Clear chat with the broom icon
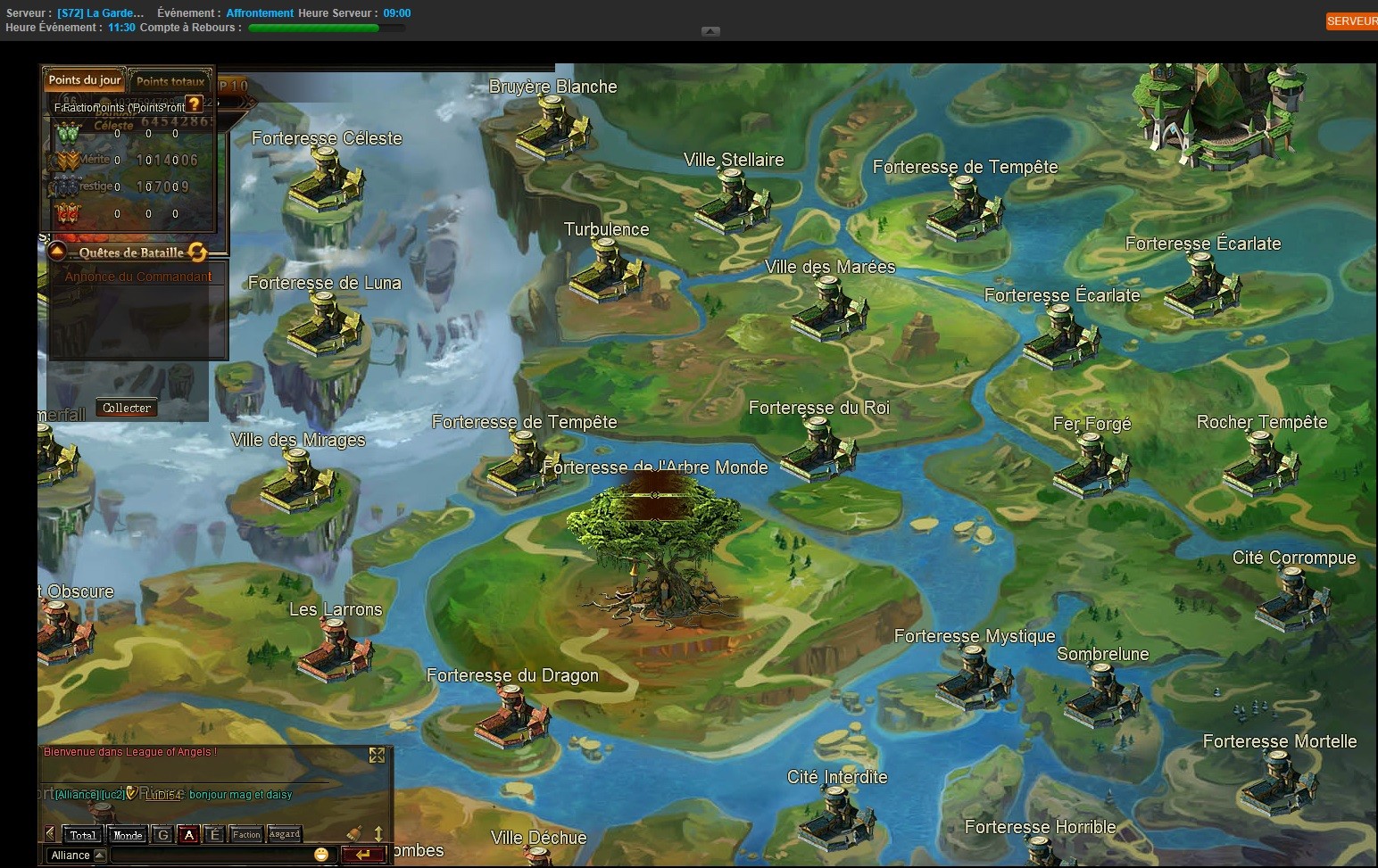The image size is (1378, 868). coord(353,834)
